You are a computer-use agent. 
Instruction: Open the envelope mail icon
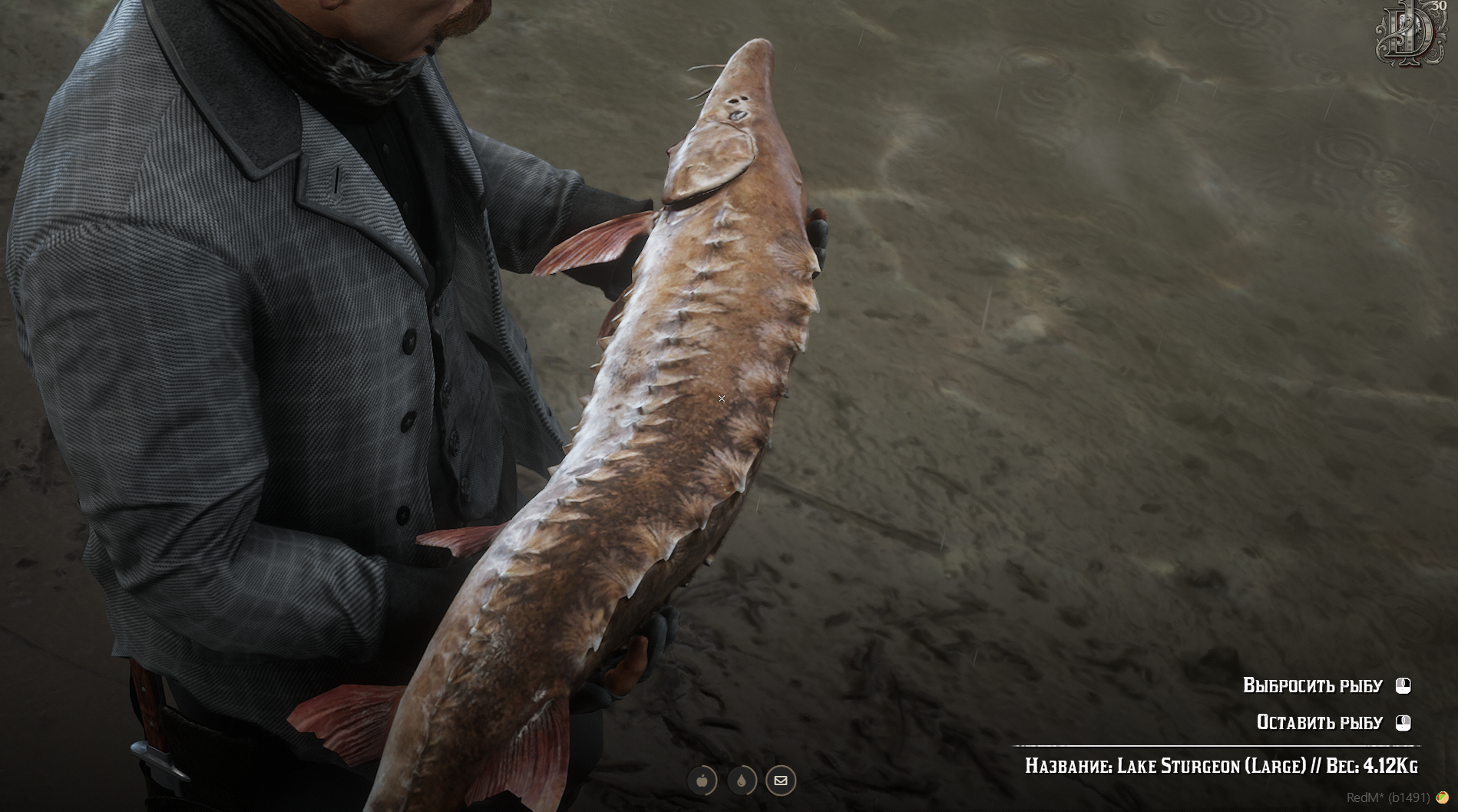(x=781, y=781)
